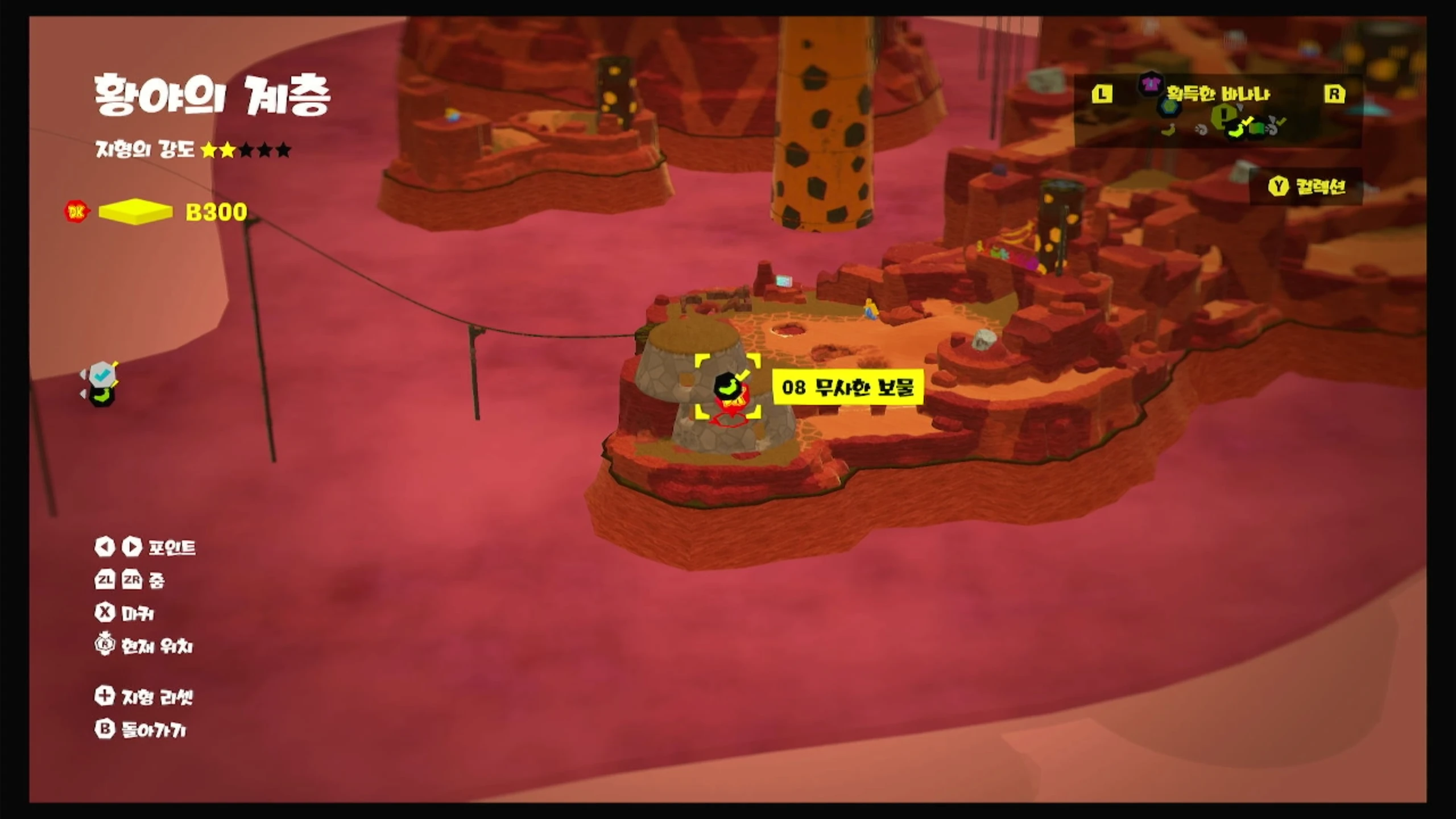Select the yellow B300 sublayer slab
The image size is (1456, 819).
coord(135,212)
